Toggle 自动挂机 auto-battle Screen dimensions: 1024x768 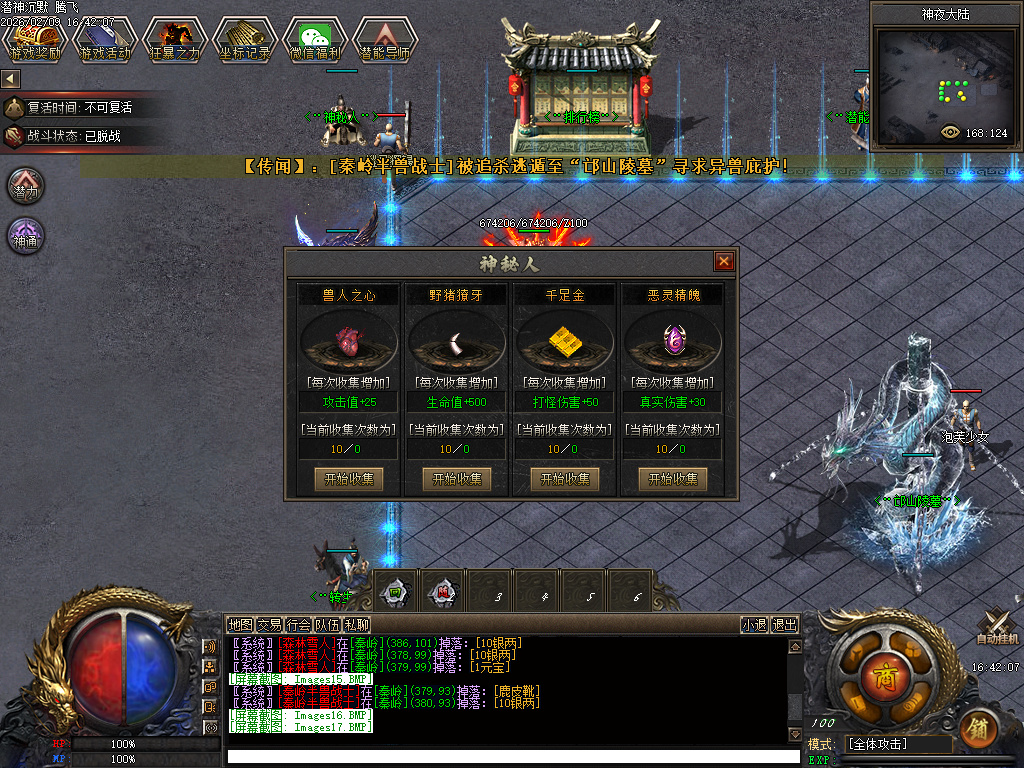(997, 627)
